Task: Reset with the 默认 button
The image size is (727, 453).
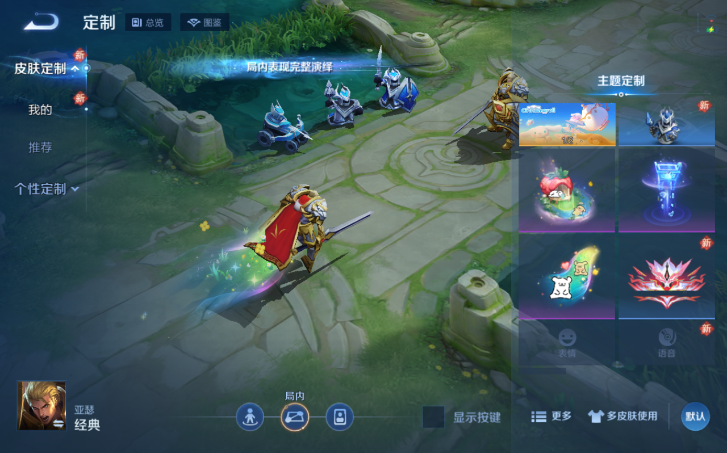Action: pos(695,417)
